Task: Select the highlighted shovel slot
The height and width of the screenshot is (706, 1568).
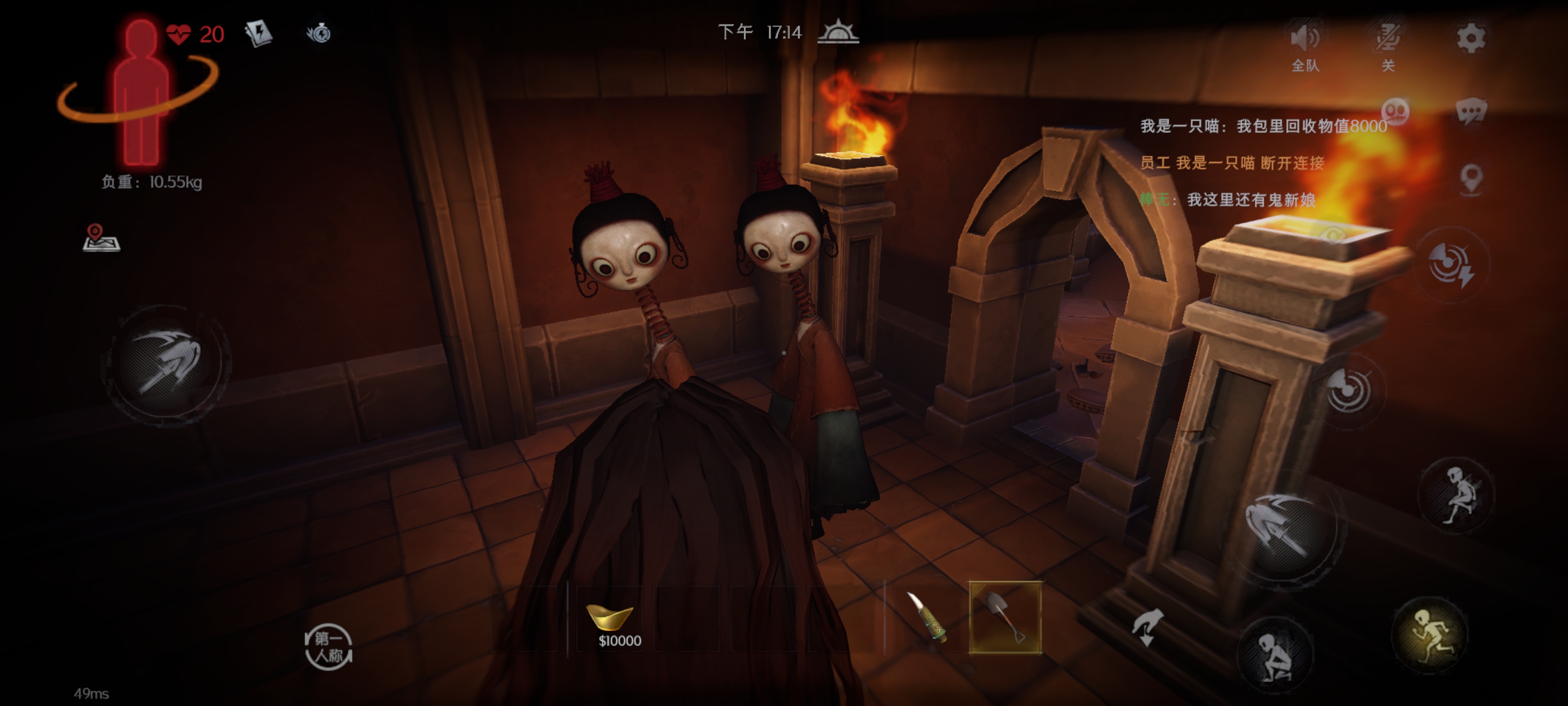Action: (x=1004, y=618)
